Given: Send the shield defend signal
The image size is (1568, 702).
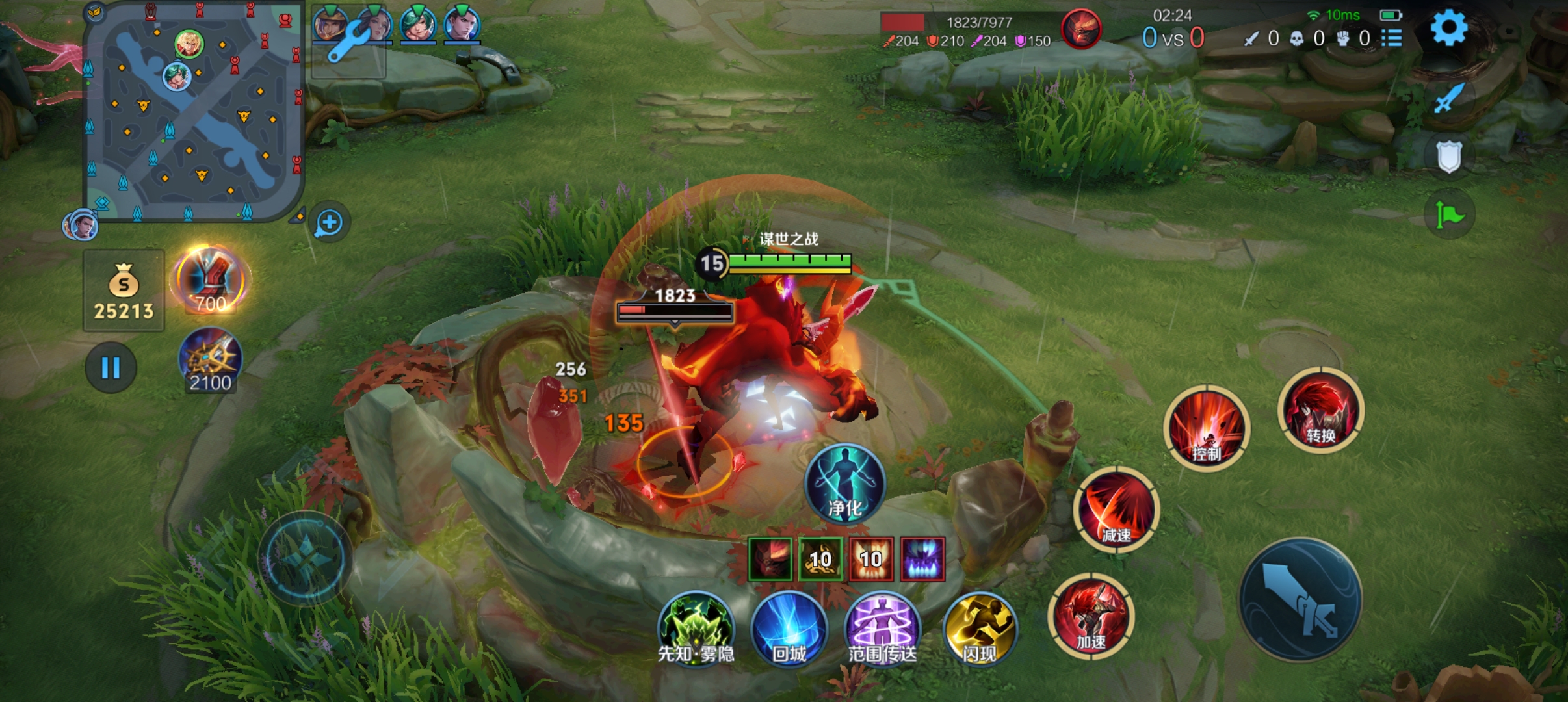Looking at the screenshot, I should pyautogui.click(x=1449, y=156).
